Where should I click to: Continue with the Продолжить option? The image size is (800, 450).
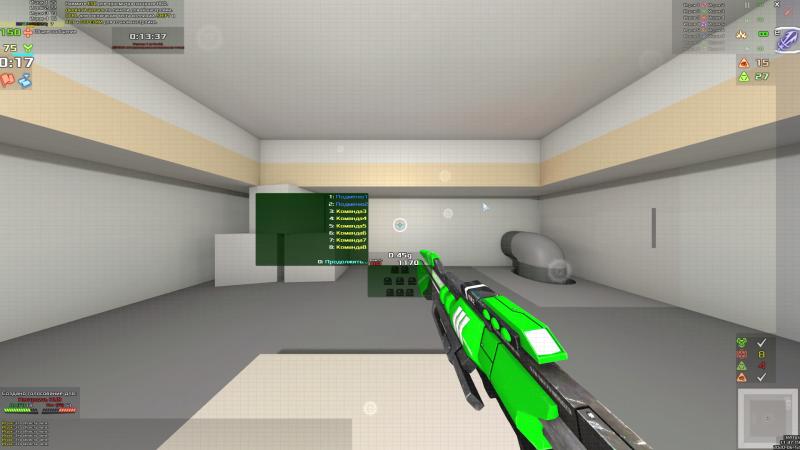(x=344, y=261)
